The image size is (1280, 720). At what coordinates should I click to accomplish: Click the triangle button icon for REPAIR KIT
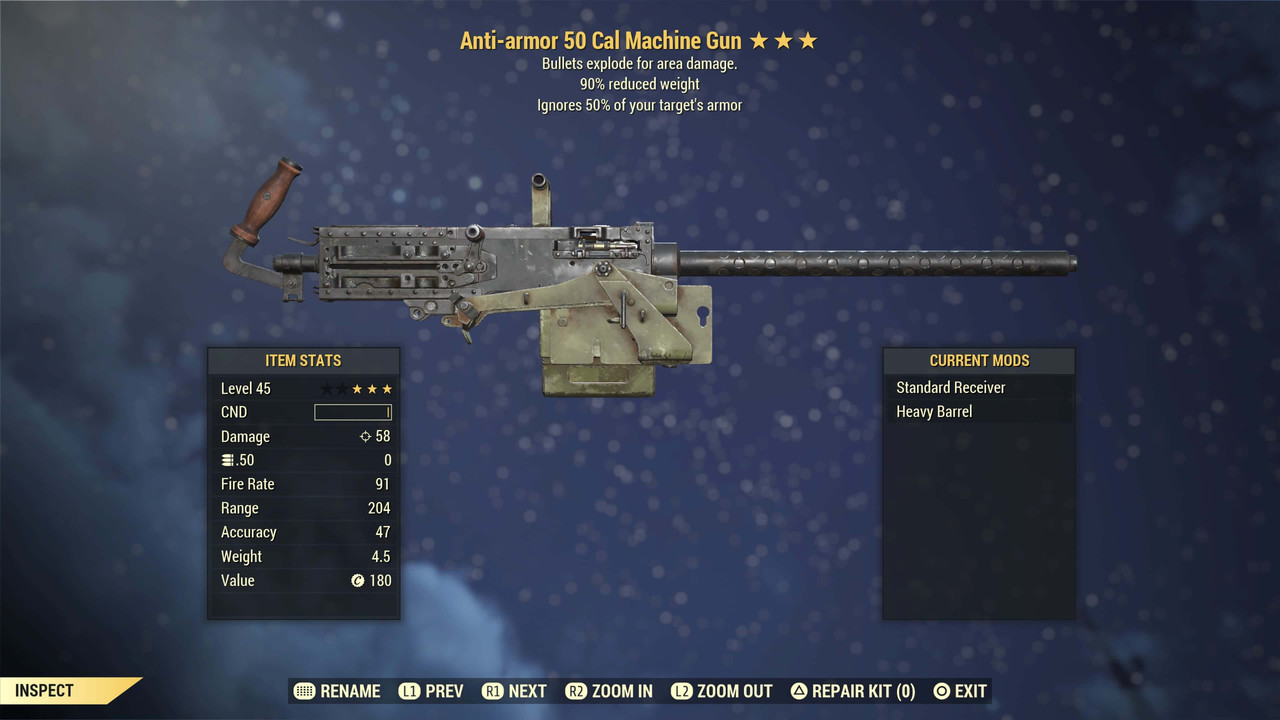pos(800,691)
